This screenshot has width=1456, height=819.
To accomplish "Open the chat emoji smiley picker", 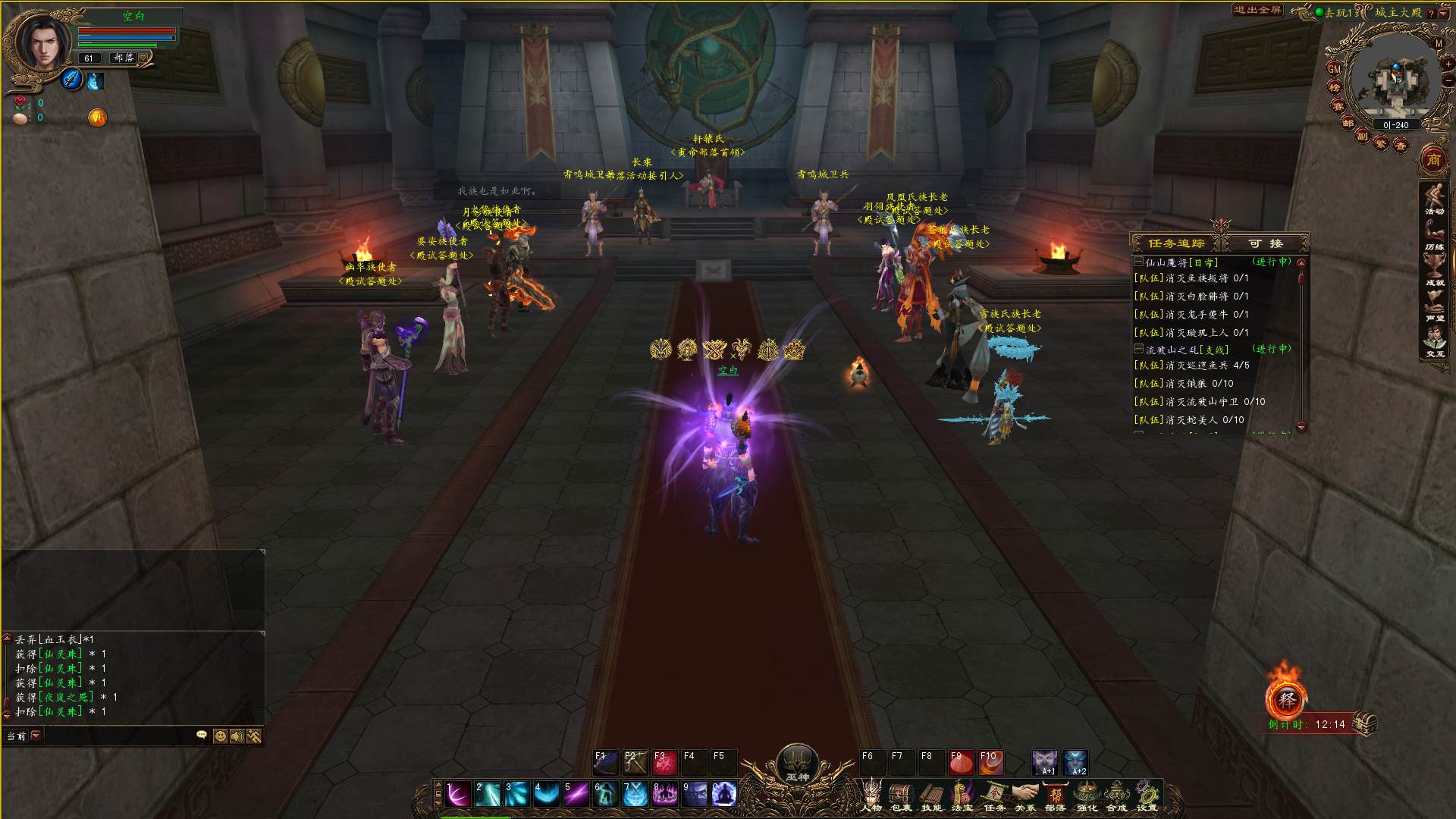I will tap(220, 736).
